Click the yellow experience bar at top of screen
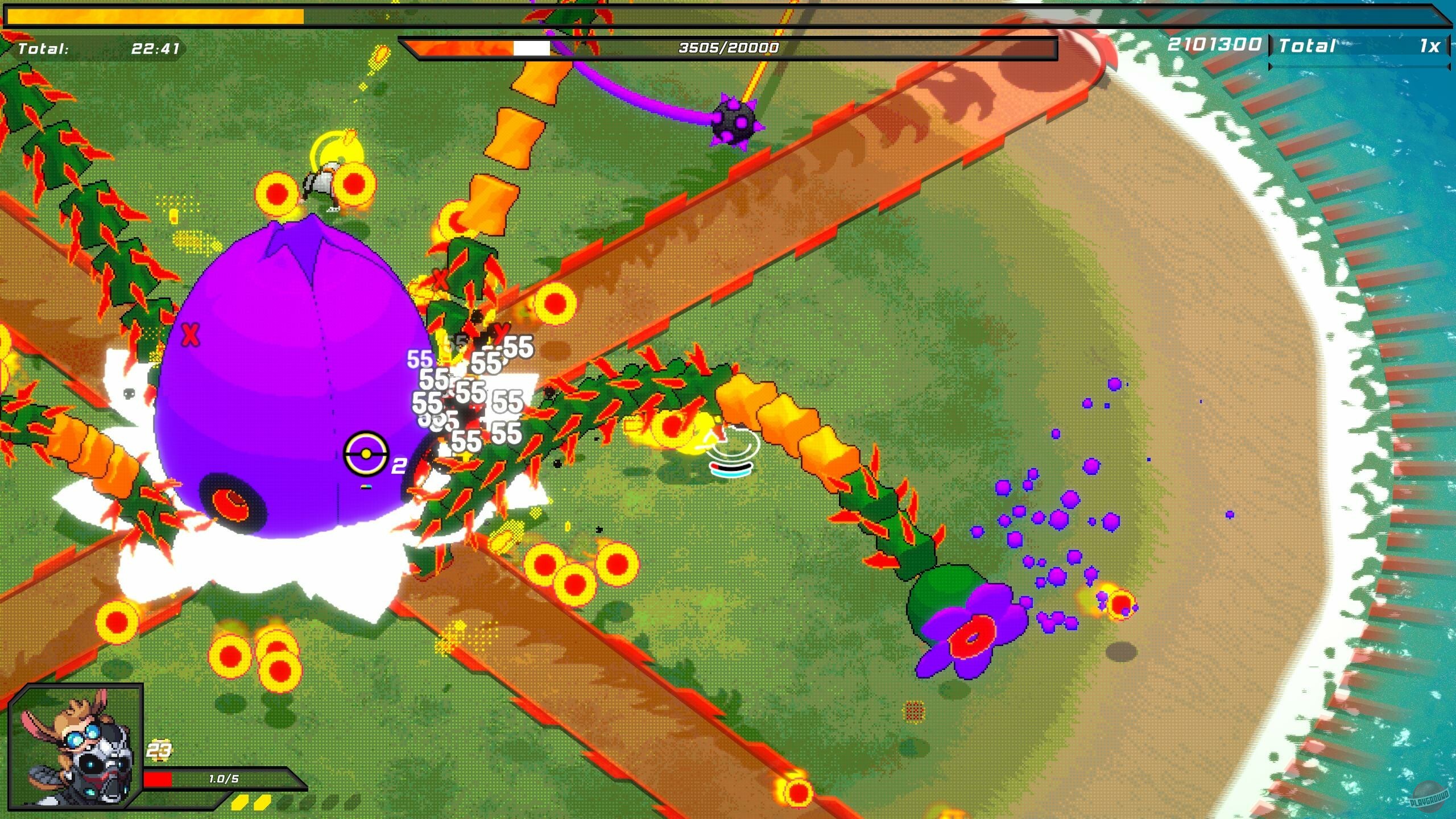 coord(159,15)
